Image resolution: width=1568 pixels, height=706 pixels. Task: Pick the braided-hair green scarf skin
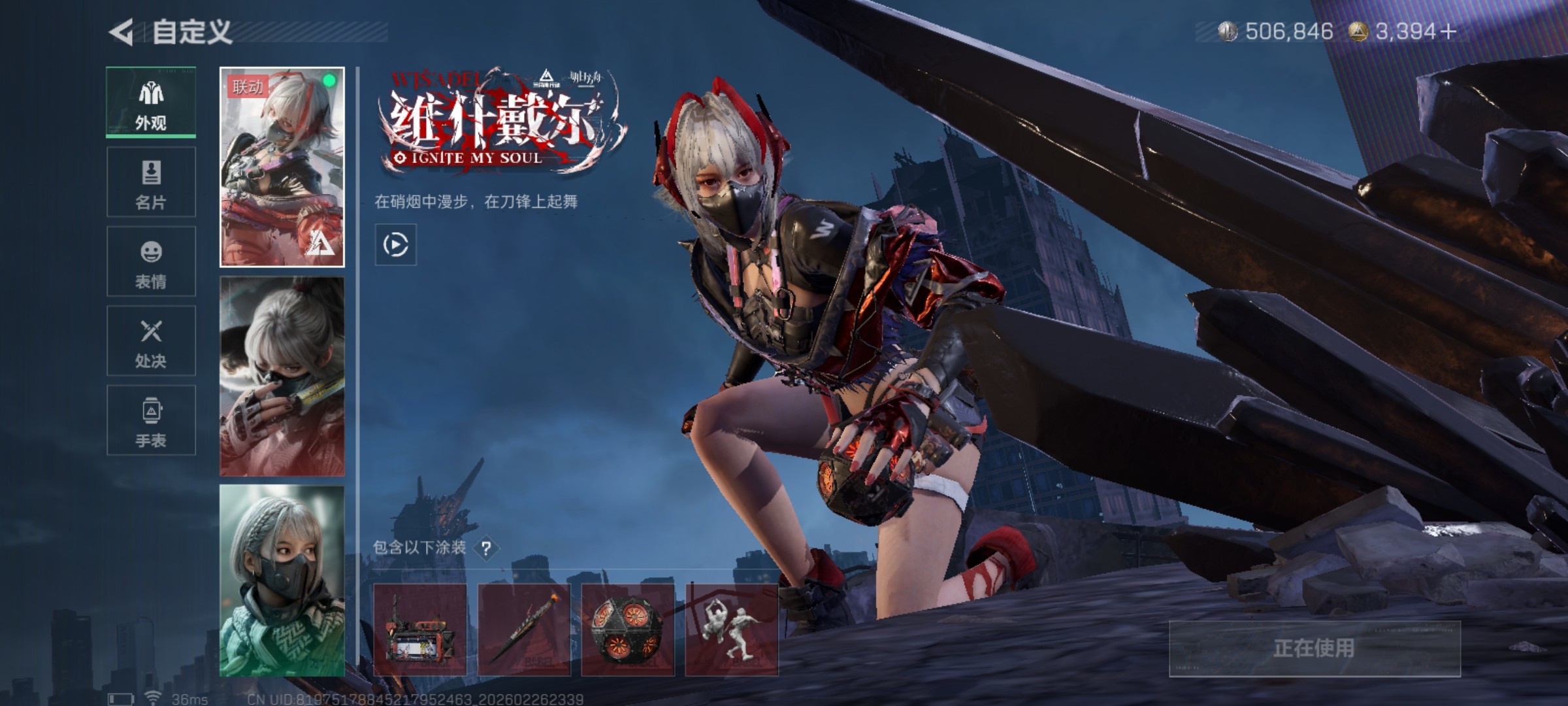coord(282,580)
